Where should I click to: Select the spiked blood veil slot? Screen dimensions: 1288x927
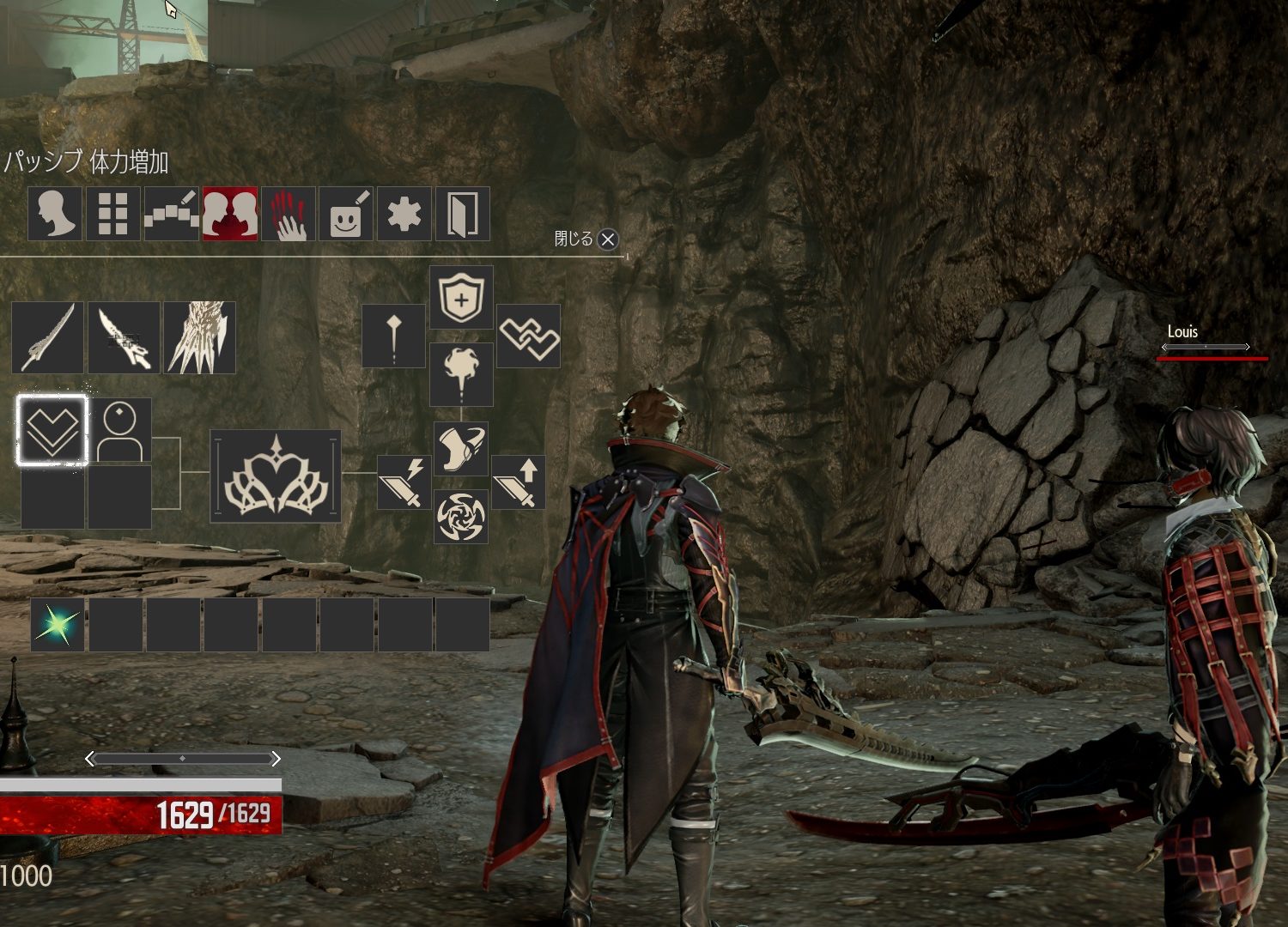click(199, 337)
